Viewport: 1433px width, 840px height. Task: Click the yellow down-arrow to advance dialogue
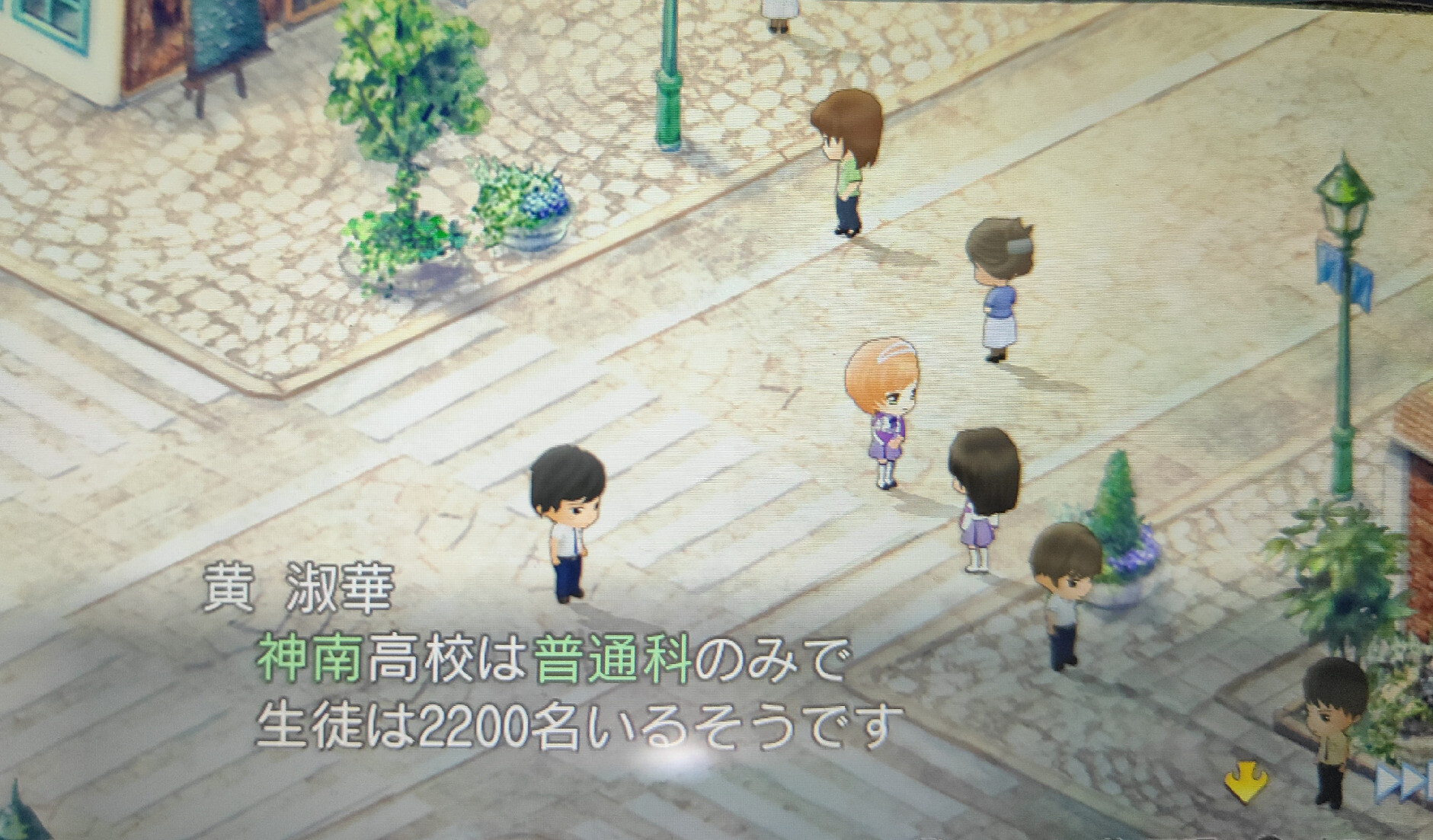[1246, 783]
